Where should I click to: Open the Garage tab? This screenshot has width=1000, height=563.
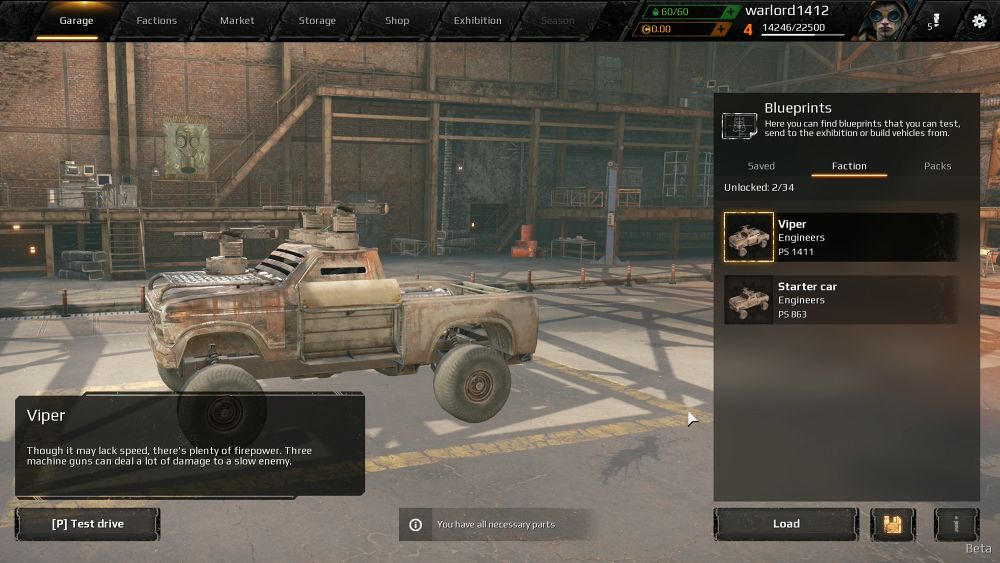[x=76, y=20]
